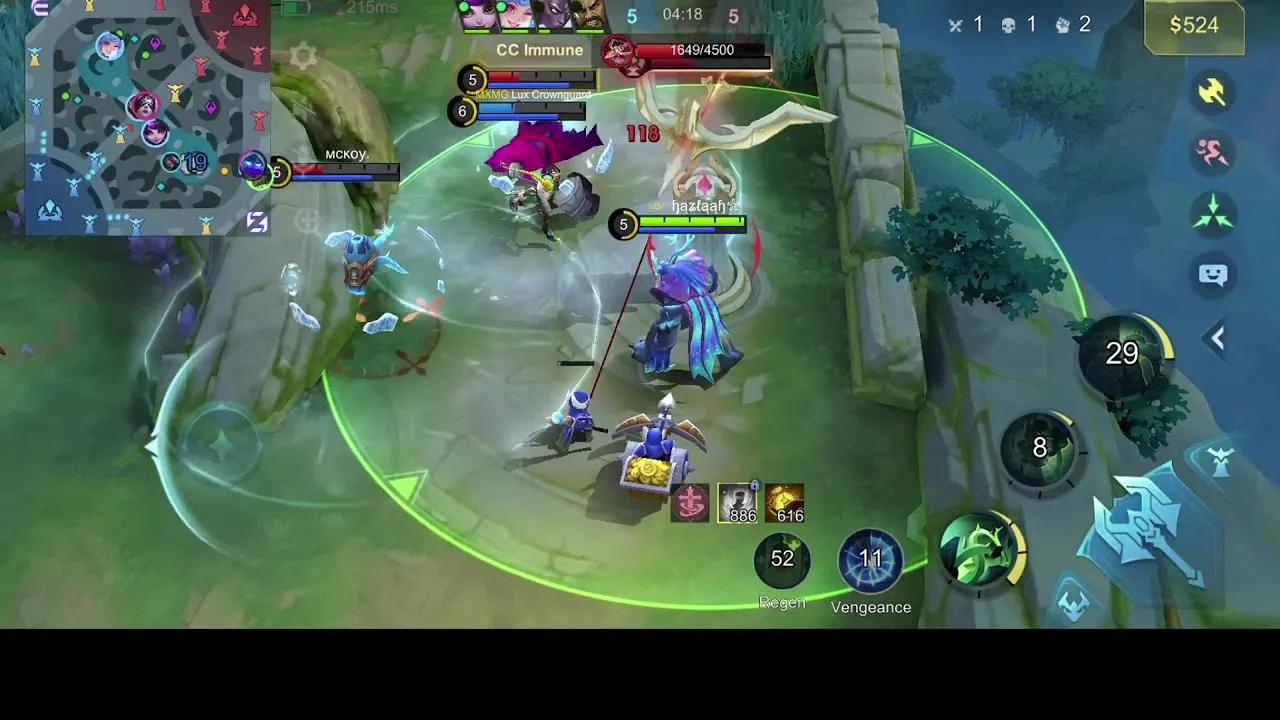Send the retreat signal with green arrows icon
1280x720 pixels.
click(1213, 211)
